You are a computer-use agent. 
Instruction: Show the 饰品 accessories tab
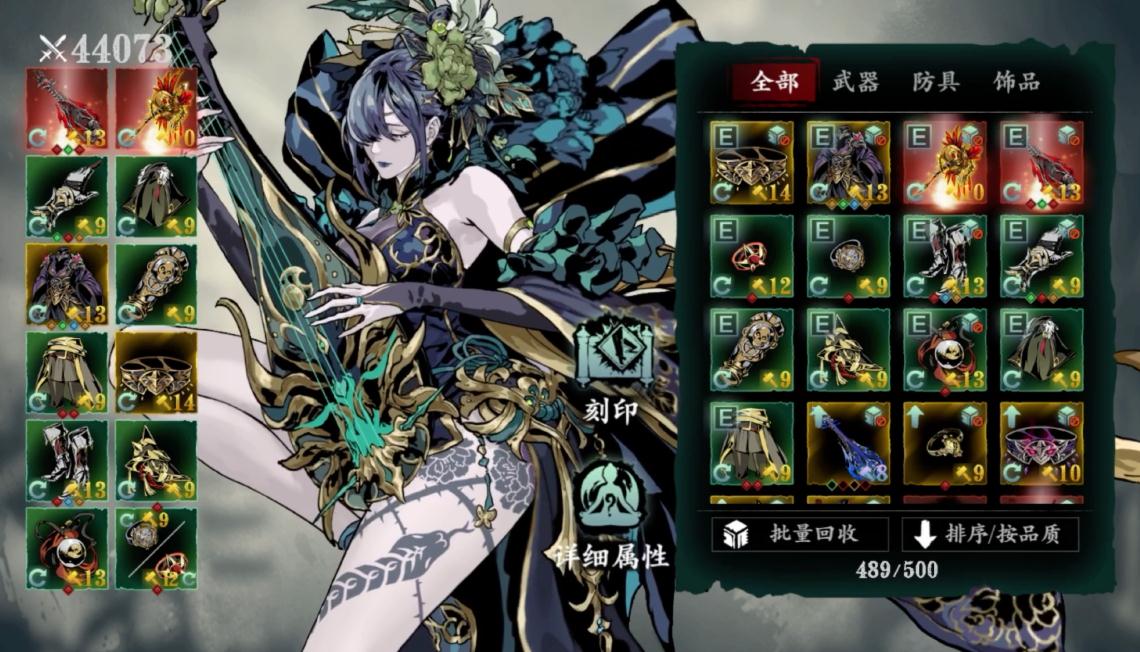pos(1016,82)
